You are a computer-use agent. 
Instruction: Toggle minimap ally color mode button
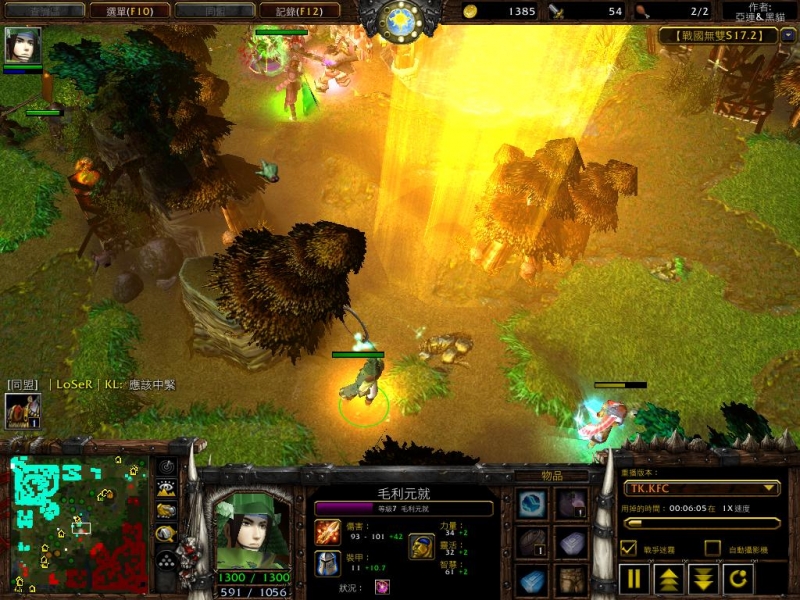point(166,510)
